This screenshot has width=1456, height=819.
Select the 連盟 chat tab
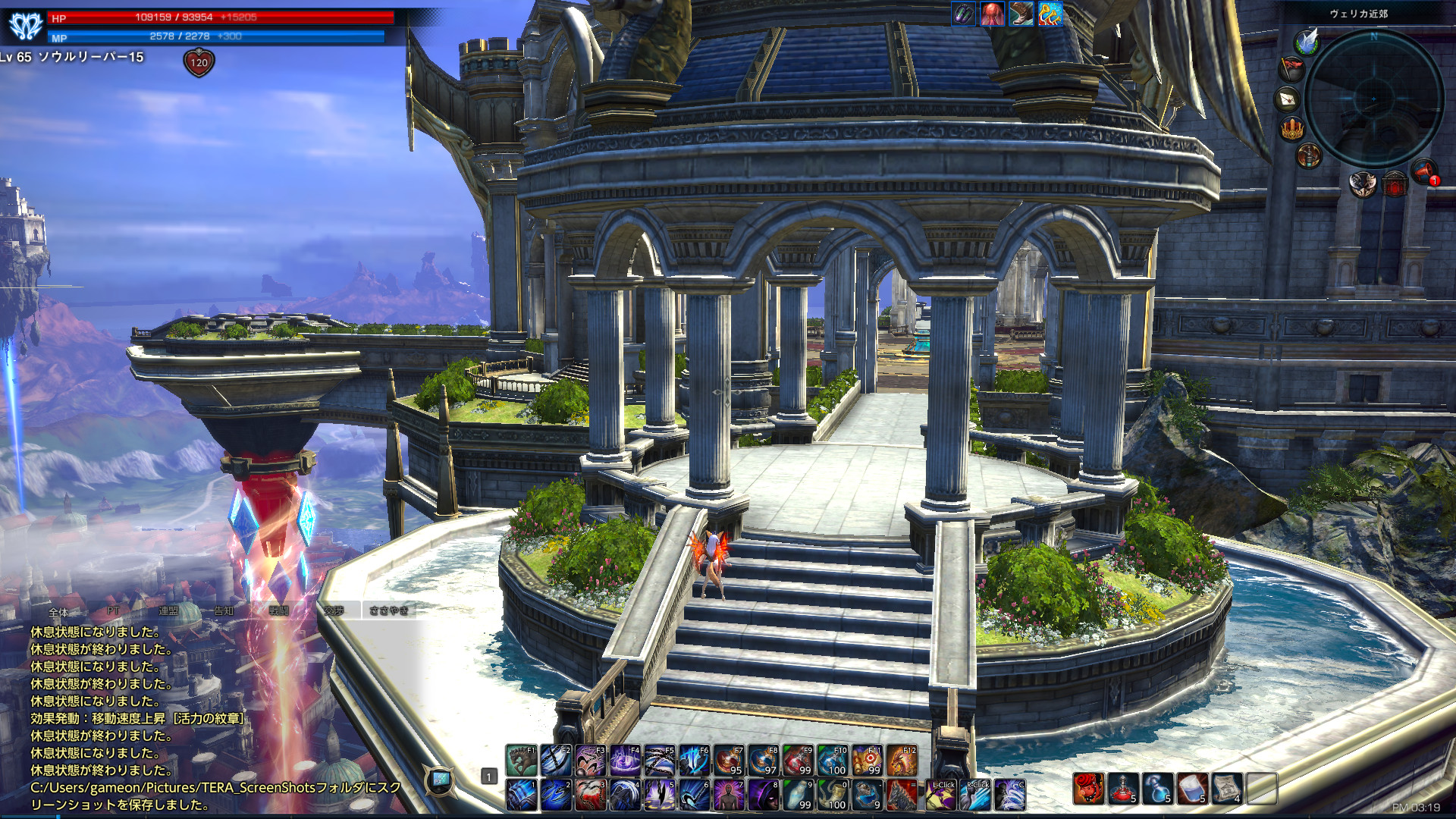168,610
